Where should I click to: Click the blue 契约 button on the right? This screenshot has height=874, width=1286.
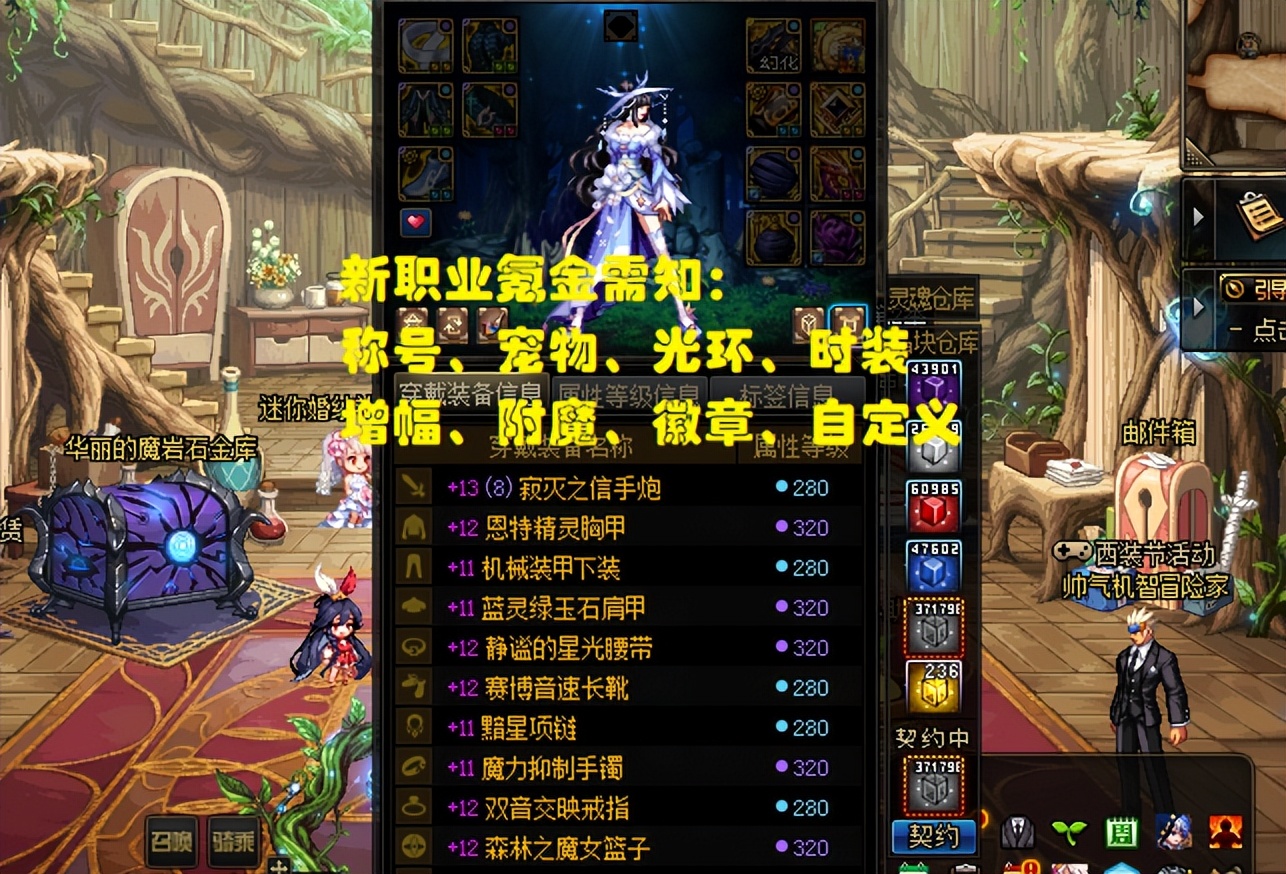(935, 838)
